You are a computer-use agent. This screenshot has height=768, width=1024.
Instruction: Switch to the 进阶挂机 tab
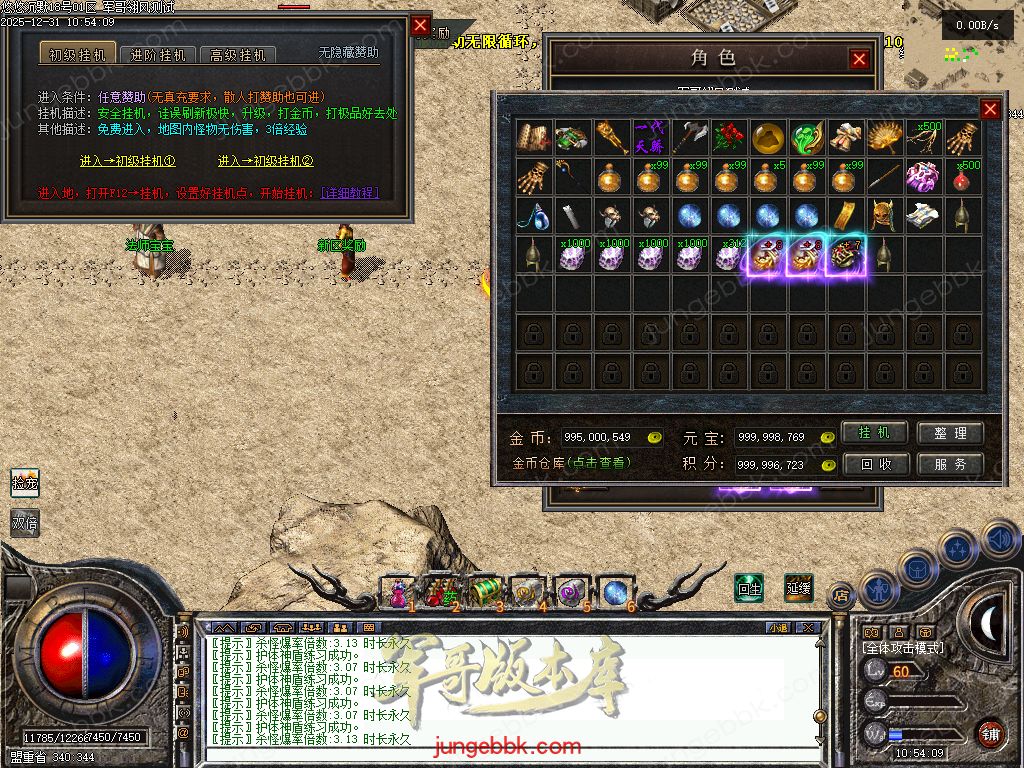(158, 55)
